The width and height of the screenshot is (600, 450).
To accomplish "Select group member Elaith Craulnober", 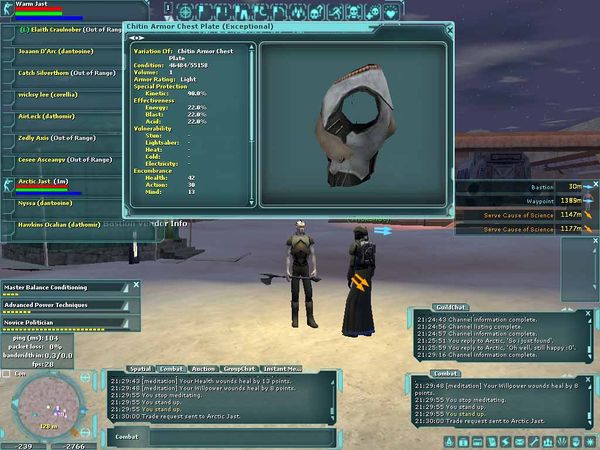I will [60, 30].
